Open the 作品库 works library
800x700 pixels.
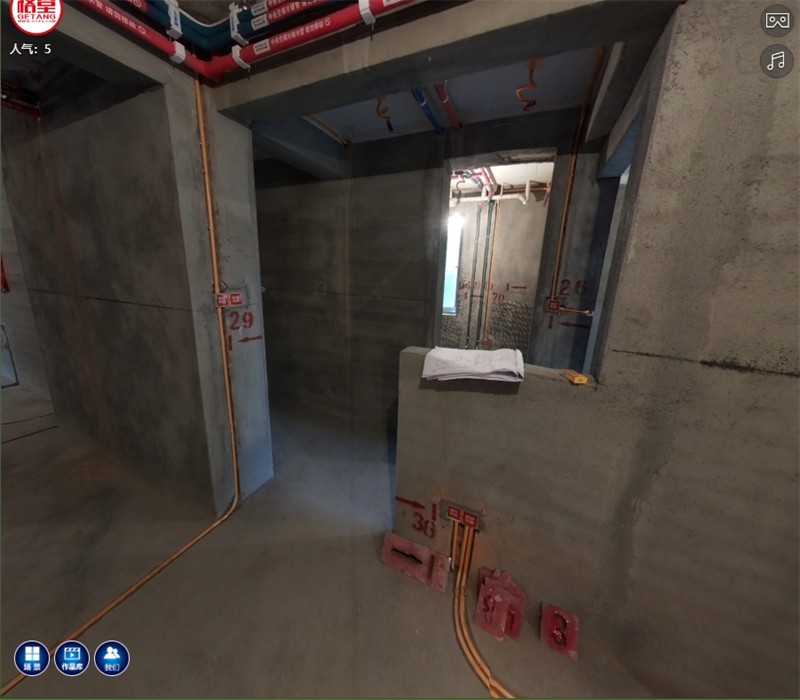pyautogui.click(x=72, y=658)
